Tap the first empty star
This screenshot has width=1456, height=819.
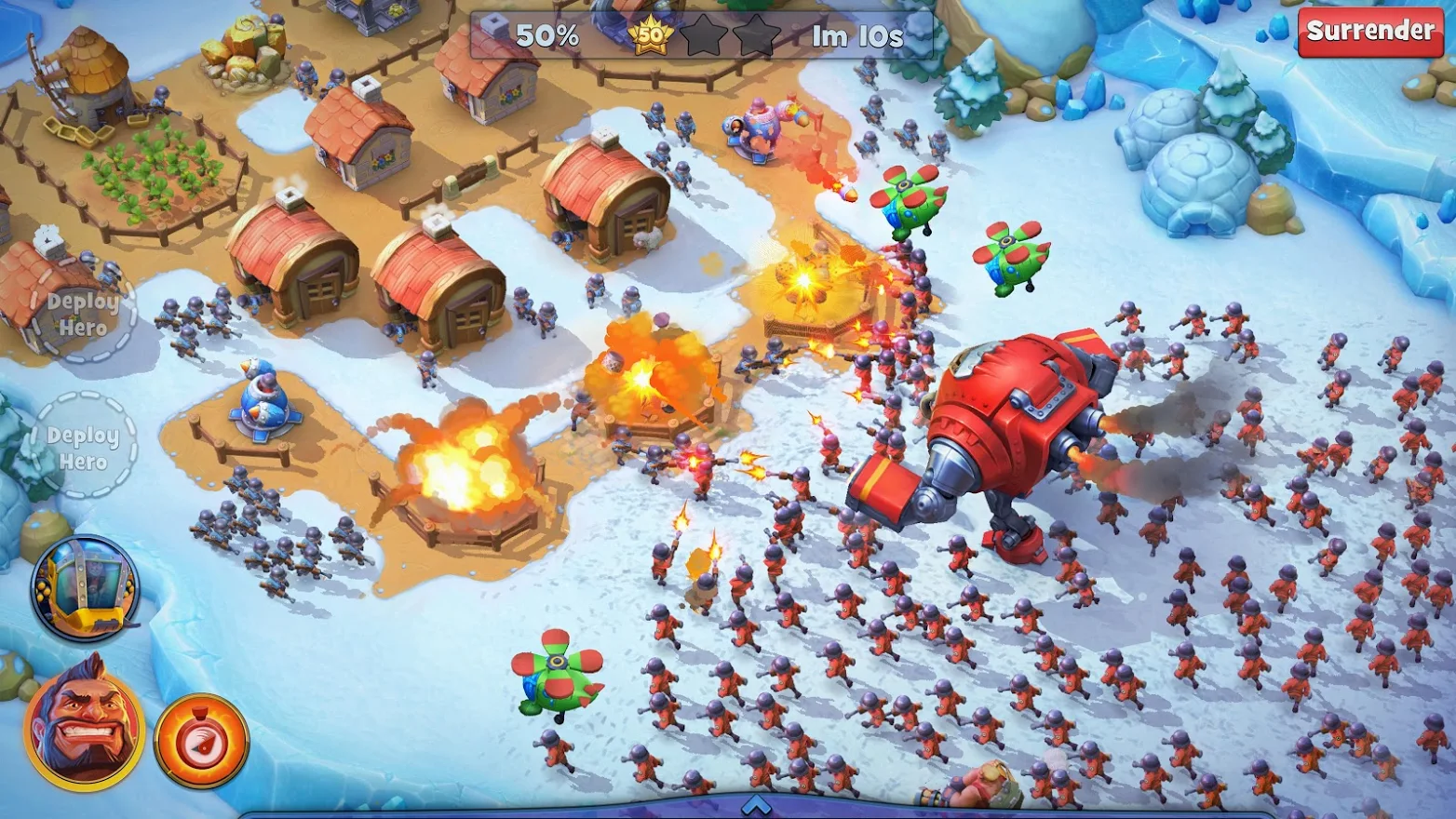point(706,35)
